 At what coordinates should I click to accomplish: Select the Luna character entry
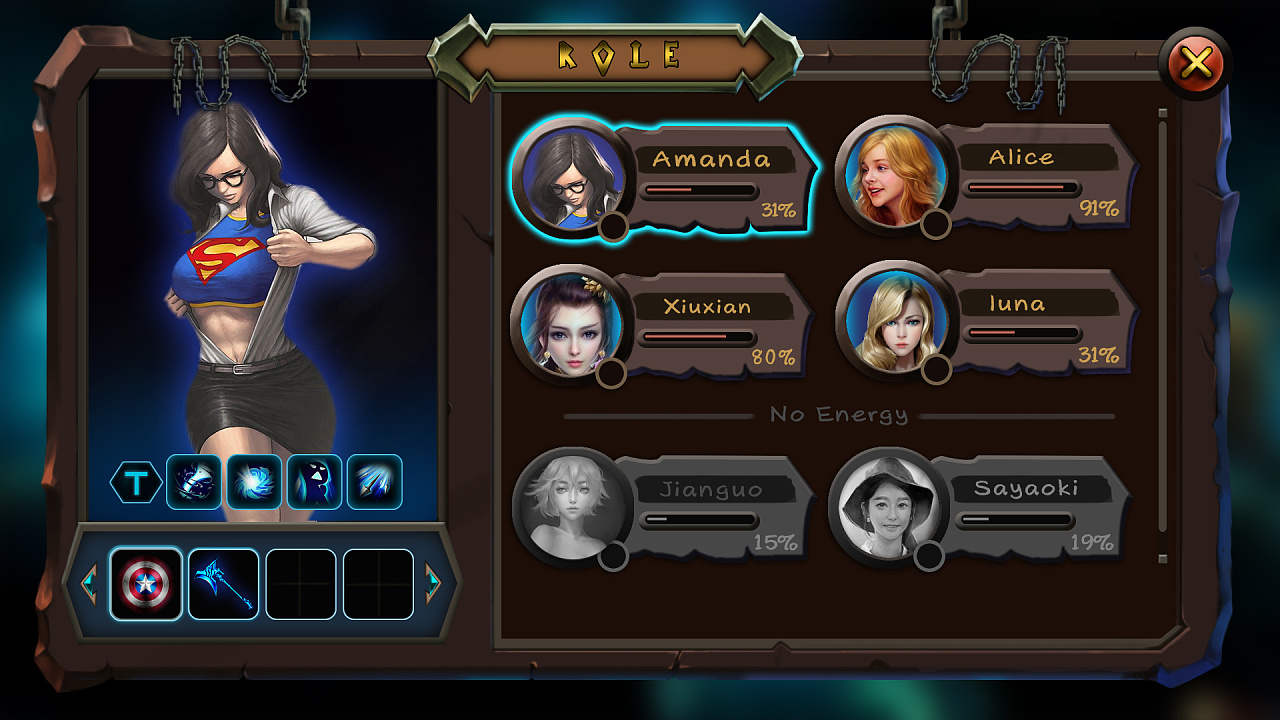pos(986,322)
